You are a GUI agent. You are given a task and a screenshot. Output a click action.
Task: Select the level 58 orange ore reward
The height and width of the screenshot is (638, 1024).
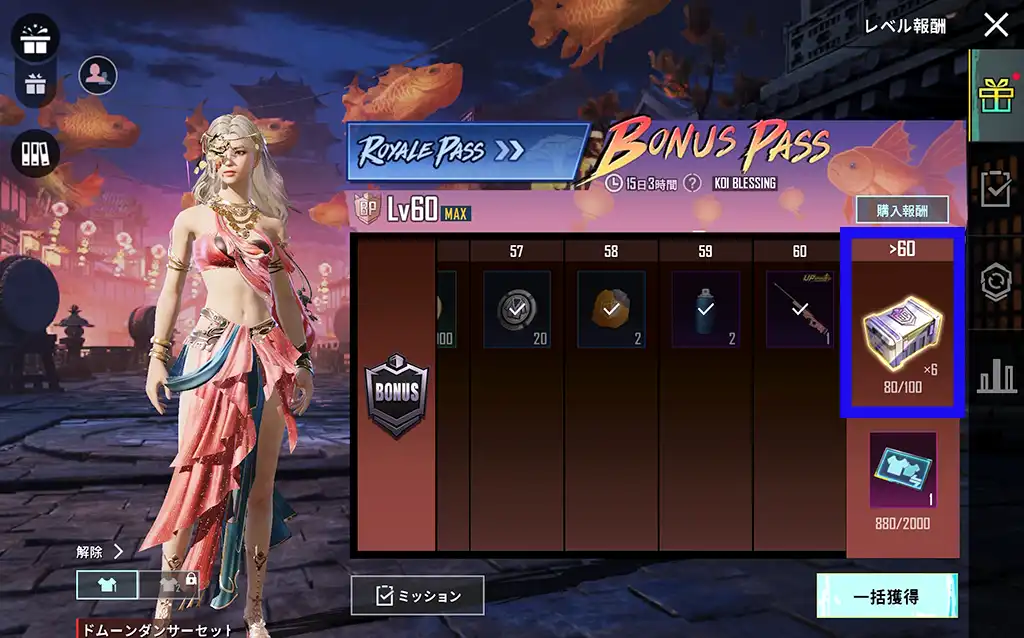tap(610, 309)
